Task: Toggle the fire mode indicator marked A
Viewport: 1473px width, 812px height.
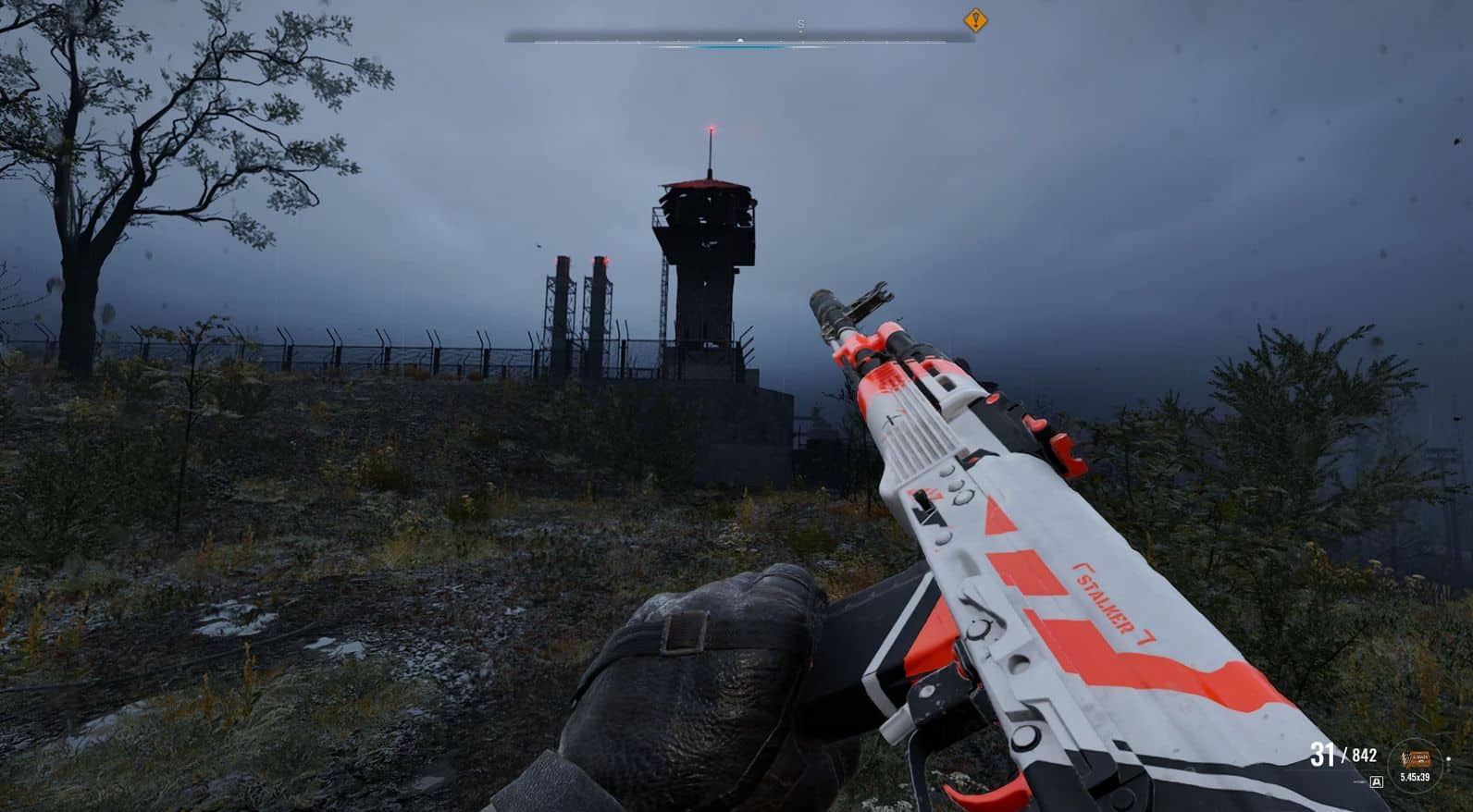Action: (x=1376, y=781)
